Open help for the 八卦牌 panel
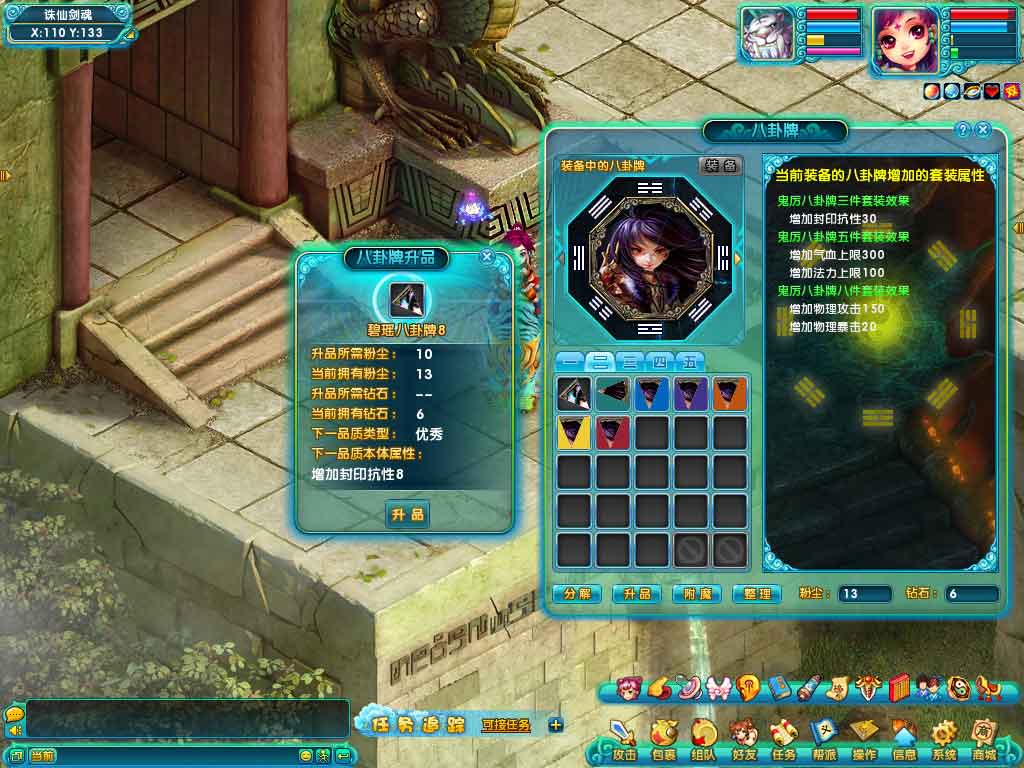Viewport: 1024px width, 768px height. pyautogui.click(x=963, y=130)
